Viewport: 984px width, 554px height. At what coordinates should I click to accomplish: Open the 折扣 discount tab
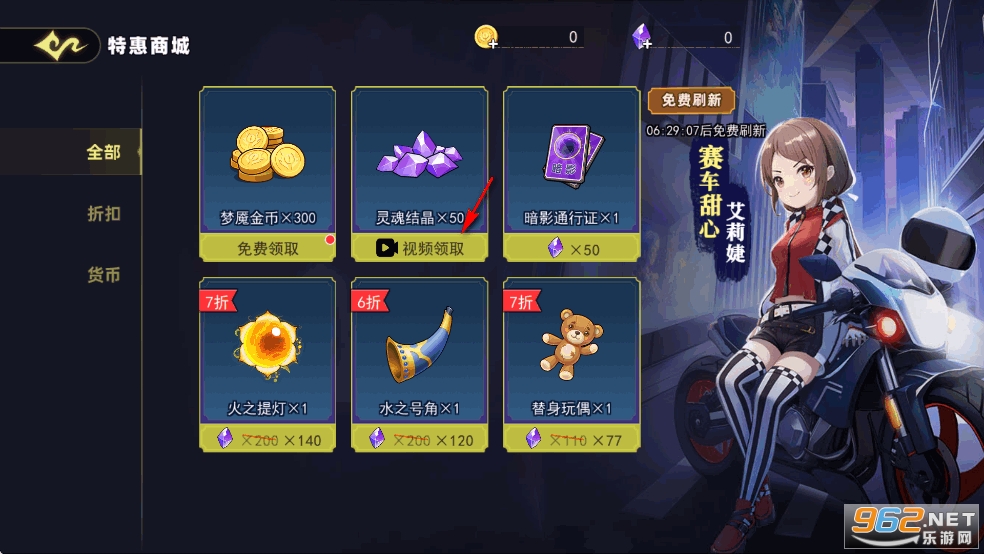(x=103, y=214)
